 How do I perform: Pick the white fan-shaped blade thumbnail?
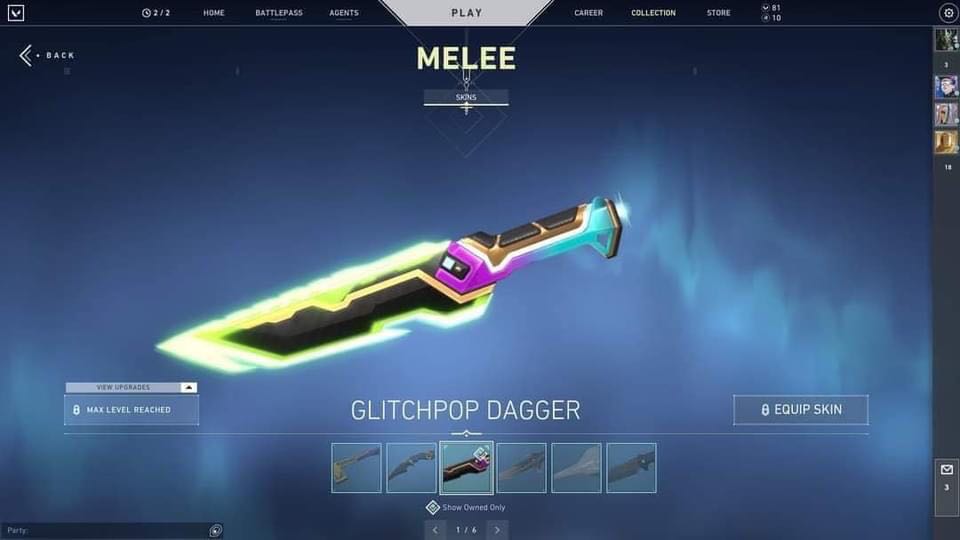(x=576, y=468)
